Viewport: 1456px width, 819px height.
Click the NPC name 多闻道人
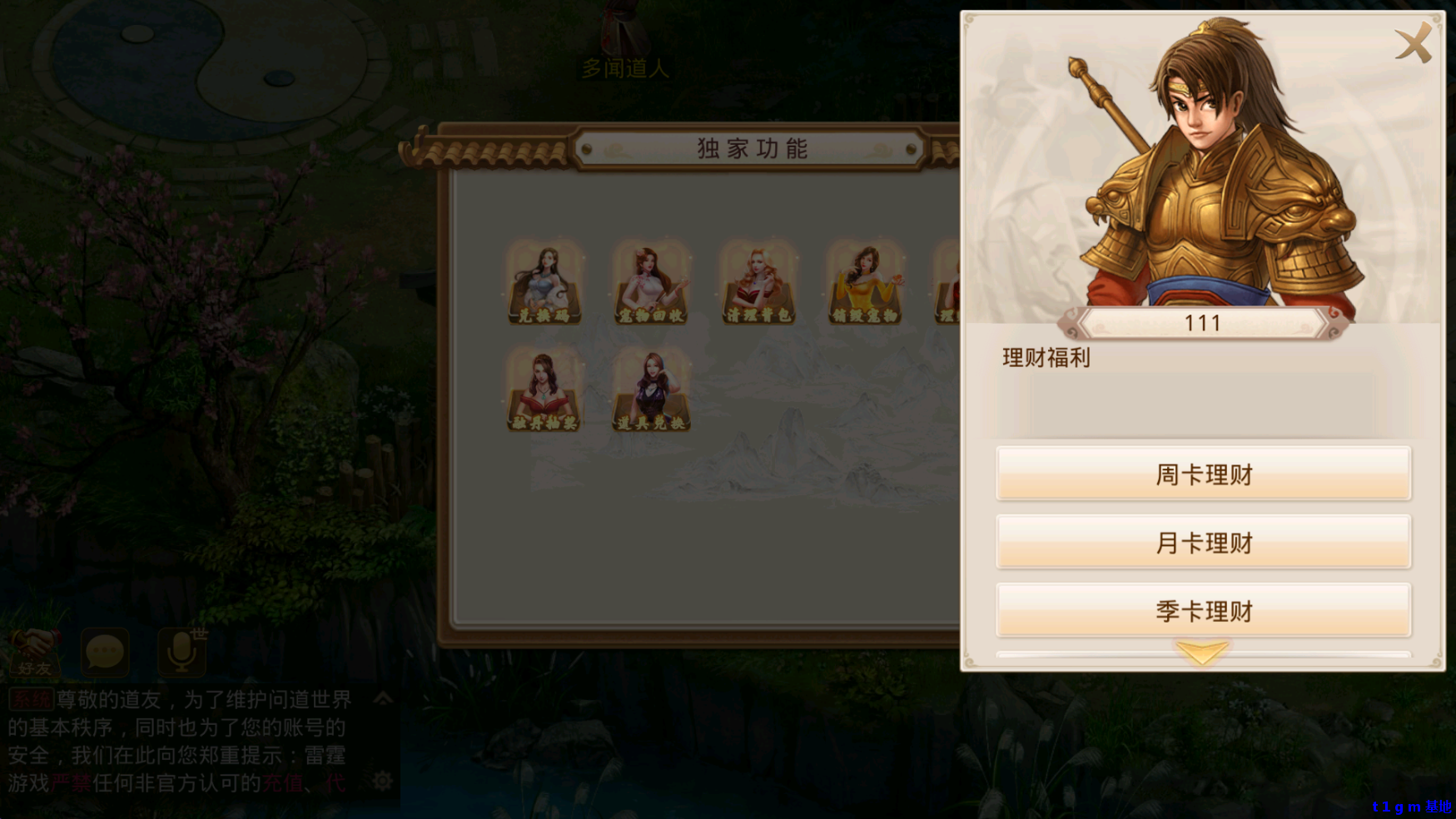(624, 70)
